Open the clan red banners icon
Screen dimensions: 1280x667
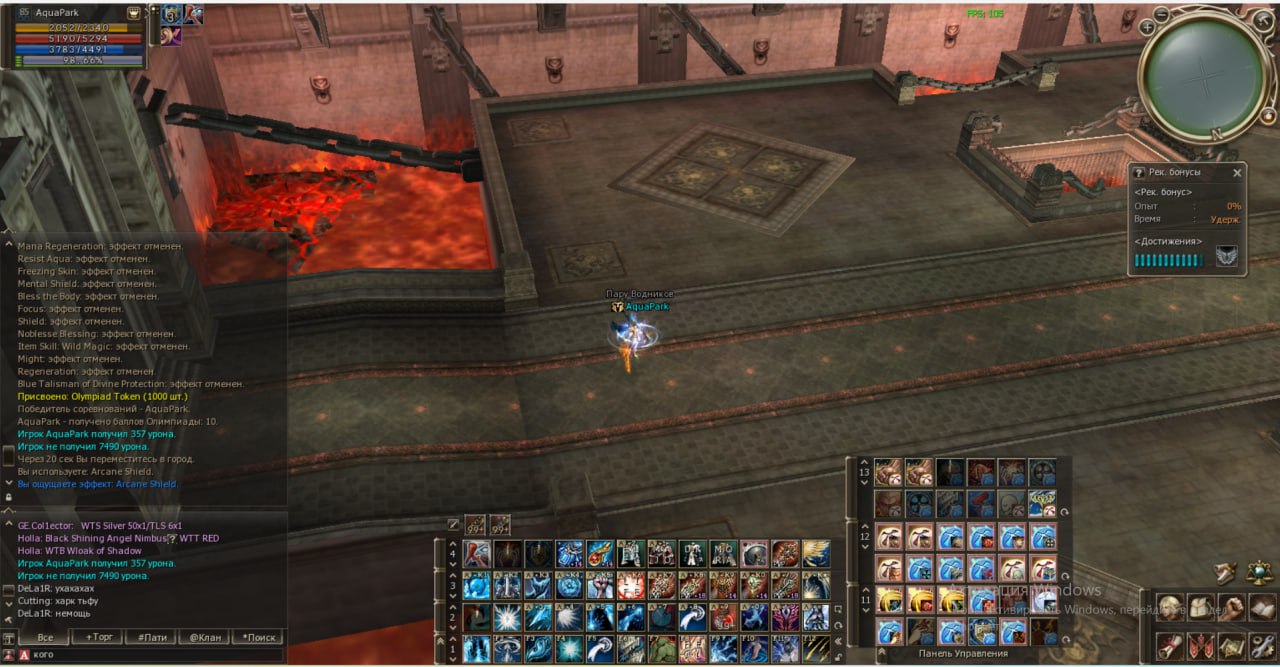click(x=1200, y=646)
